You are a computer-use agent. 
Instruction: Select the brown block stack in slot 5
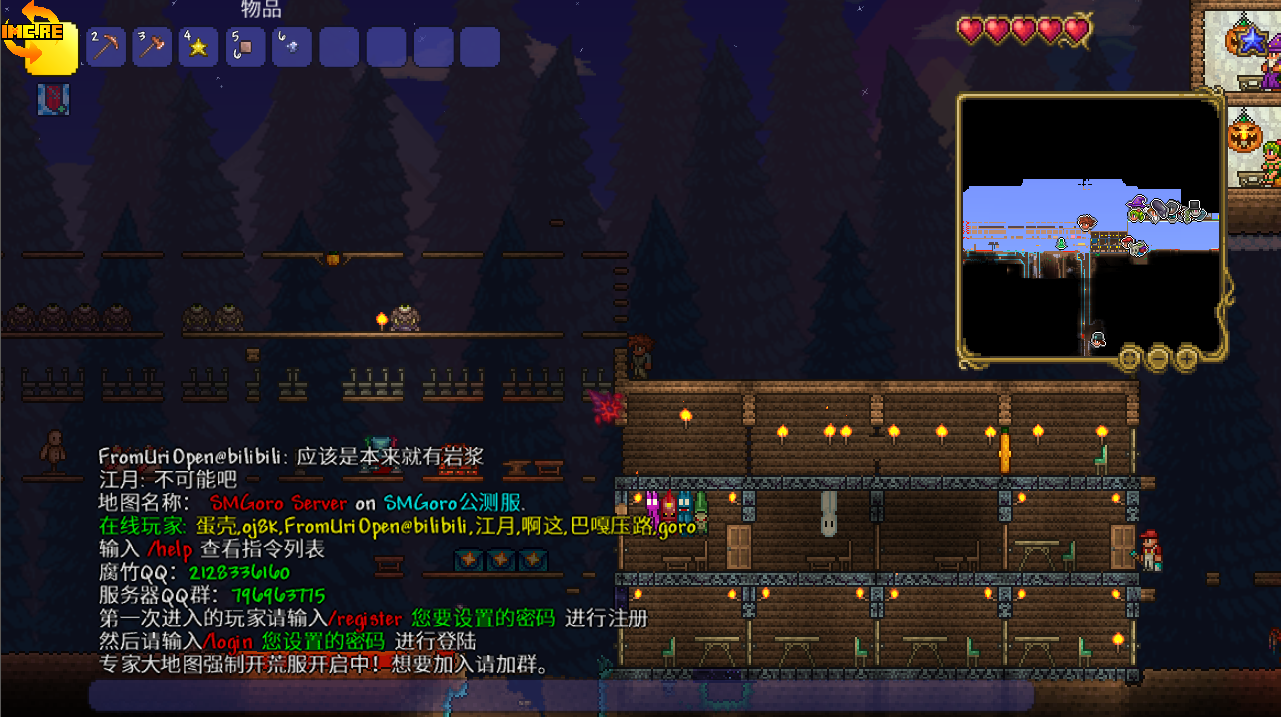246,47
